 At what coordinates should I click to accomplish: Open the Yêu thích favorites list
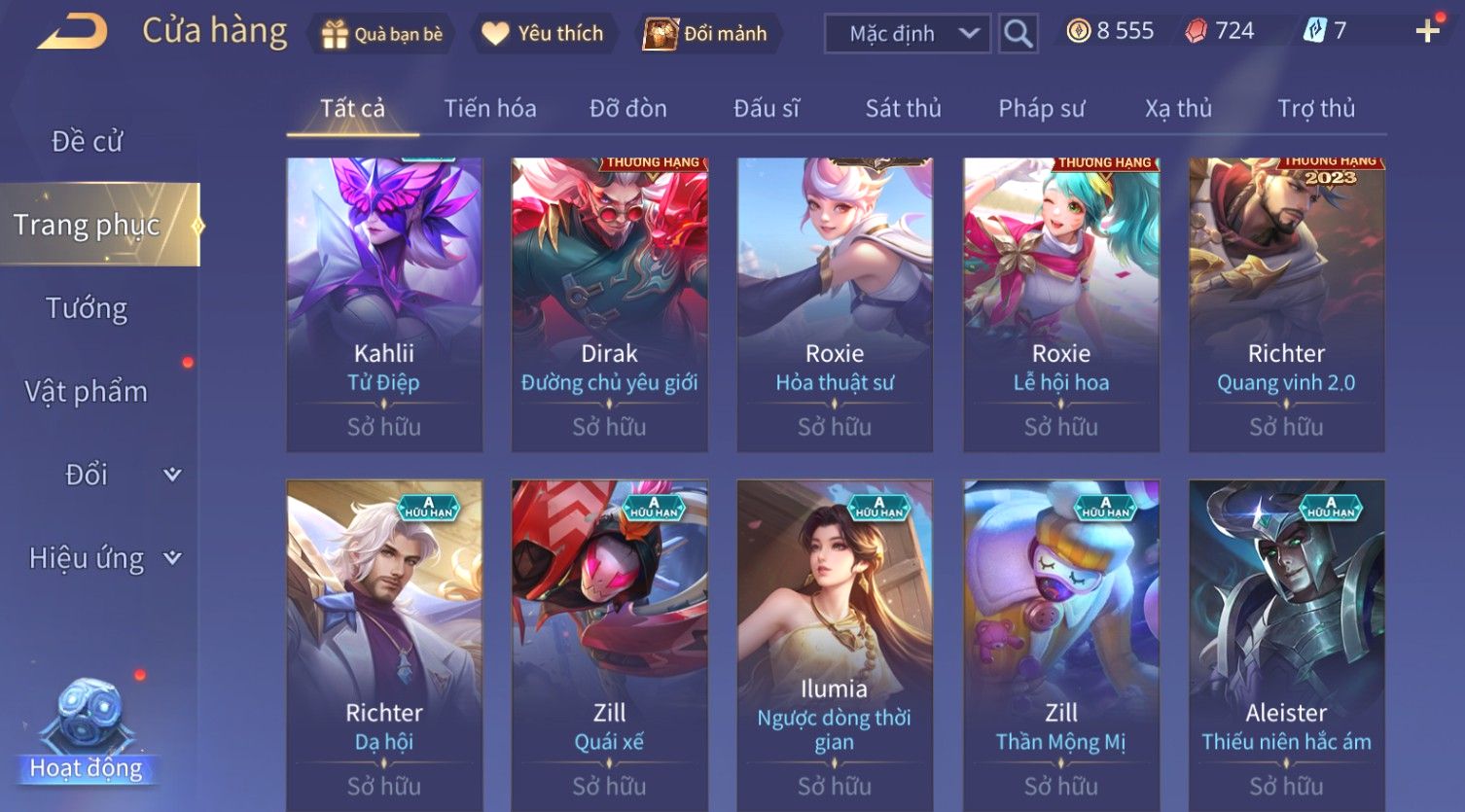click(x=543, y=34)
